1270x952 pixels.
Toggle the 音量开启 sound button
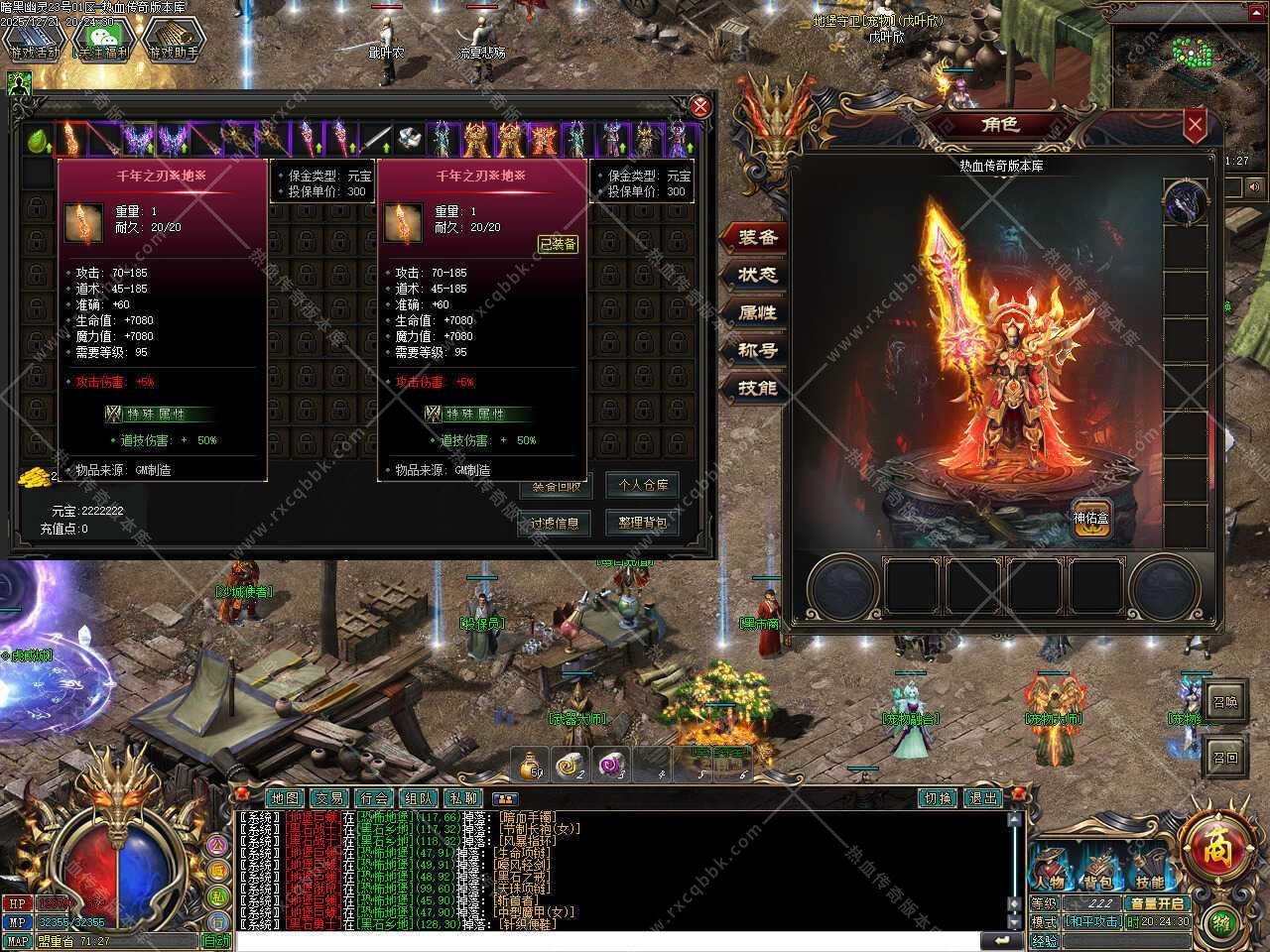pos(1157,903)
